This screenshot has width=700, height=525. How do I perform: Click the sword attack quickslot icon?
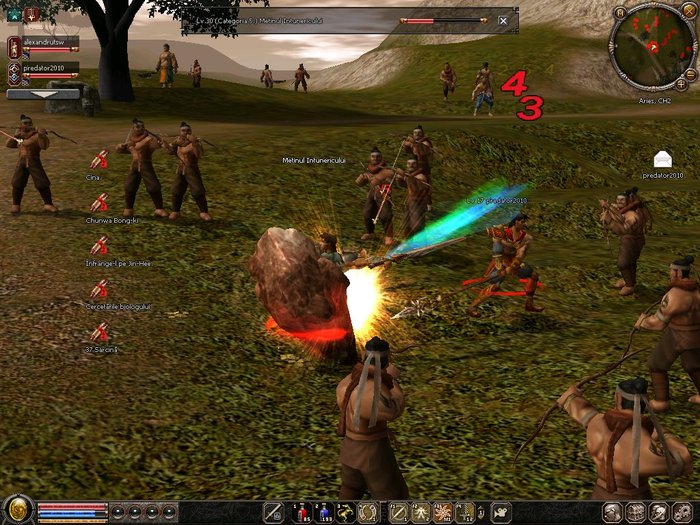(x=272, y=512)
